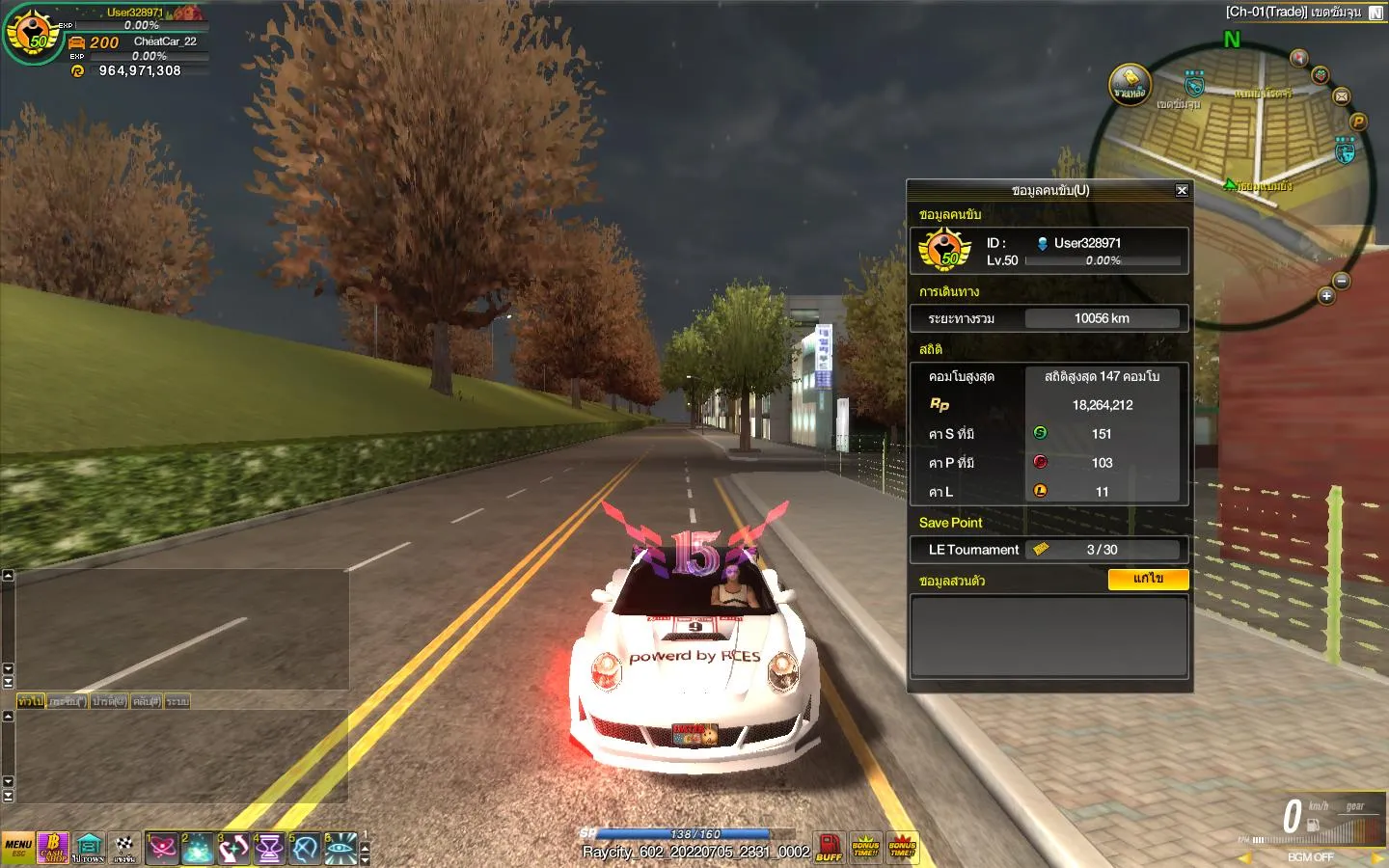The width and height of the screenshot is (1389, 868).
Task: Close the driver info window
Action: click(x=1182, y=190)
